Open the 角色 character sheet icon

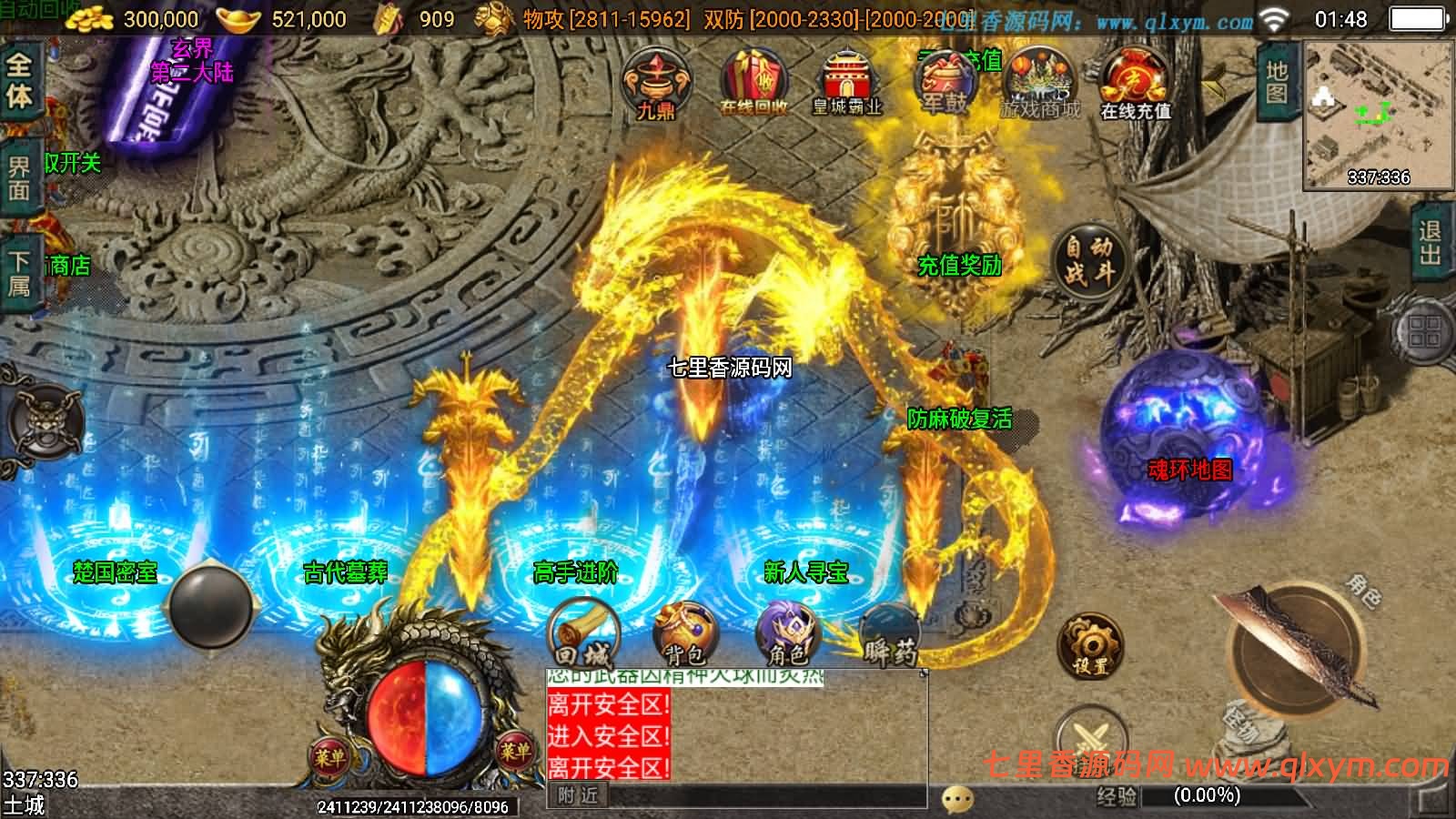(x=787, y=634)
